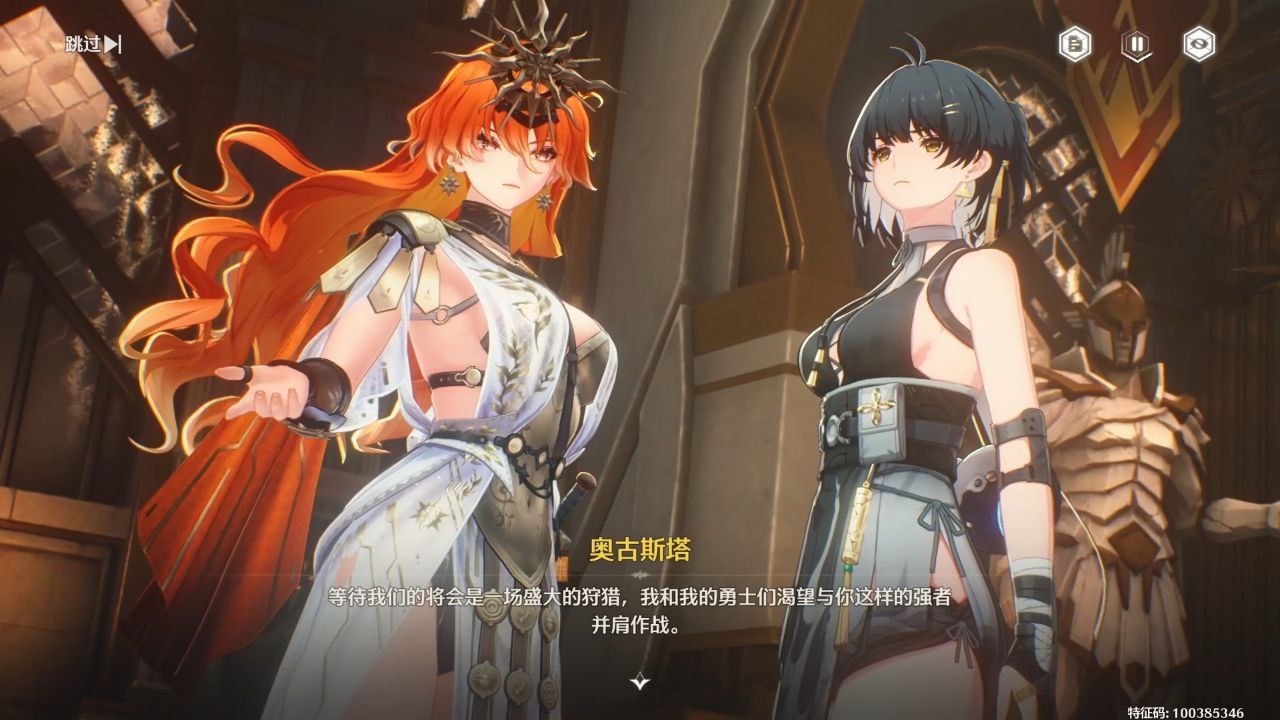Image resolution: width=1280 pixels, height=720 pixels.
Task: Toggle the pause auto-play hexagon button
Action: [1136, 44]
